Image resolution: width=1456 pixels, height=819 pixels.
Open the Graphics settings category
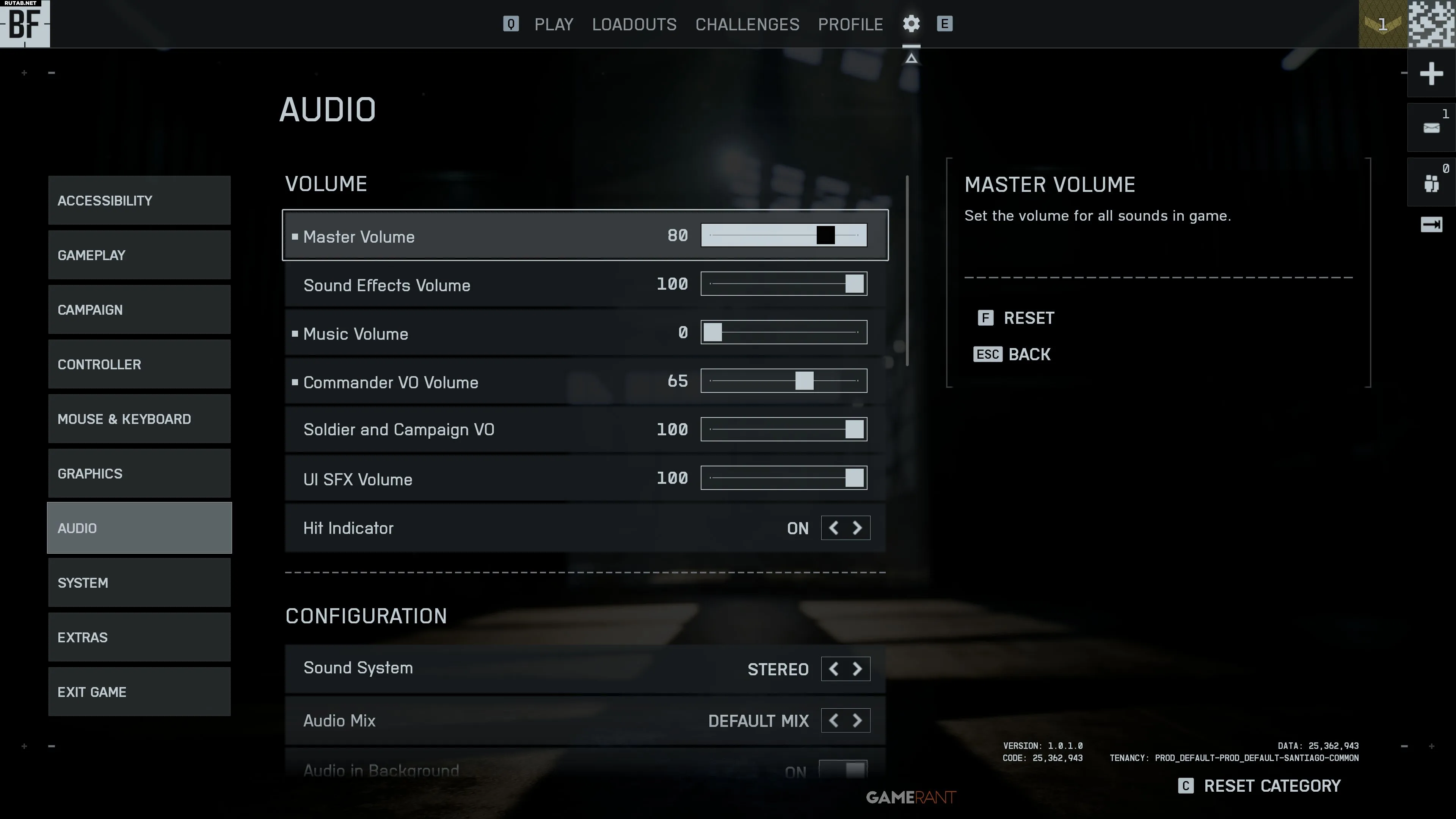tap(139, 474)
